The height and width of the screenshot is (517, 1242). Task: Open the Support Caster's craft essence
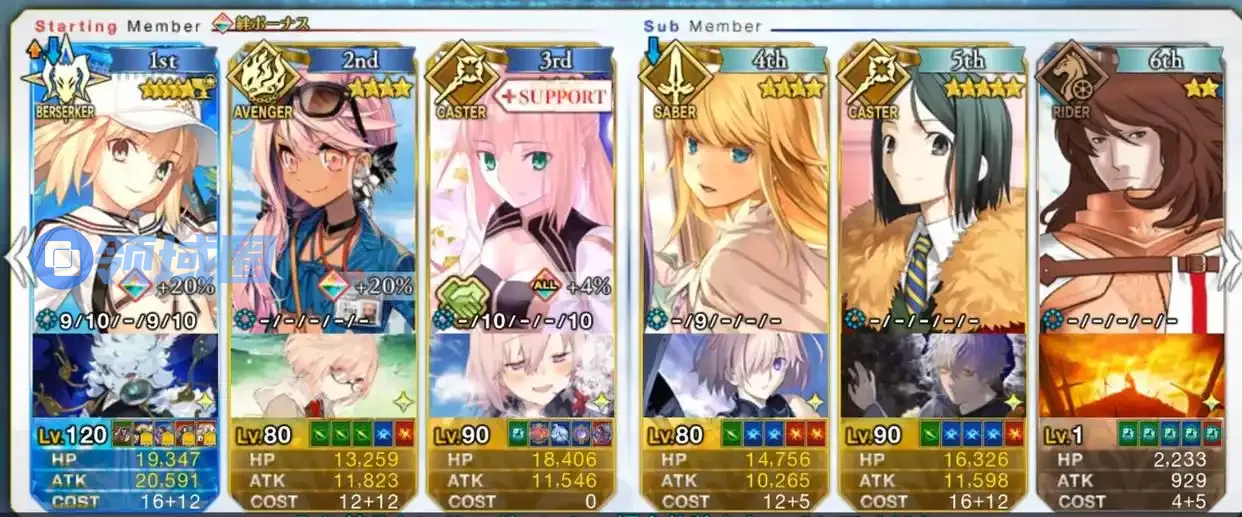(x=520, y=375)
